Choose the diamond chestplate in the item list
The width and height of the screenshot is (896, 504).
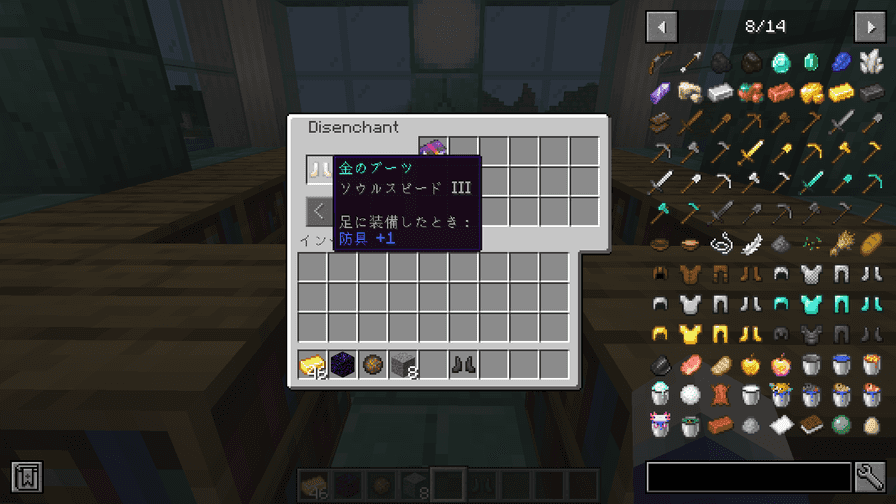pyautogui.click(x=810, y=304)
